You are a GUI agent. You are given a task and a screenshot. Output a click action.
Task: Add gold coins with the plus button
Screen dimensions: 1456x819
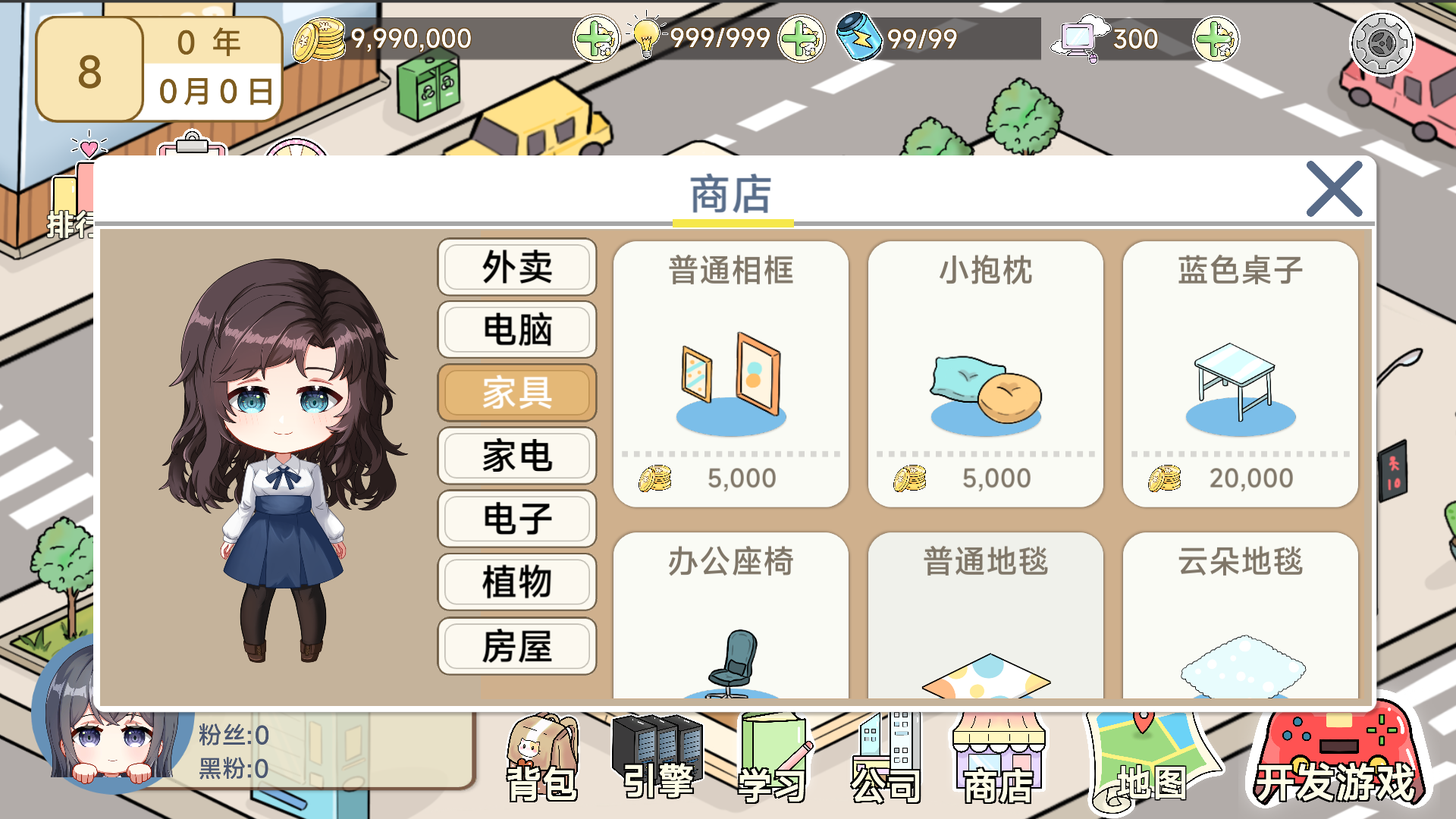[598, 37]
